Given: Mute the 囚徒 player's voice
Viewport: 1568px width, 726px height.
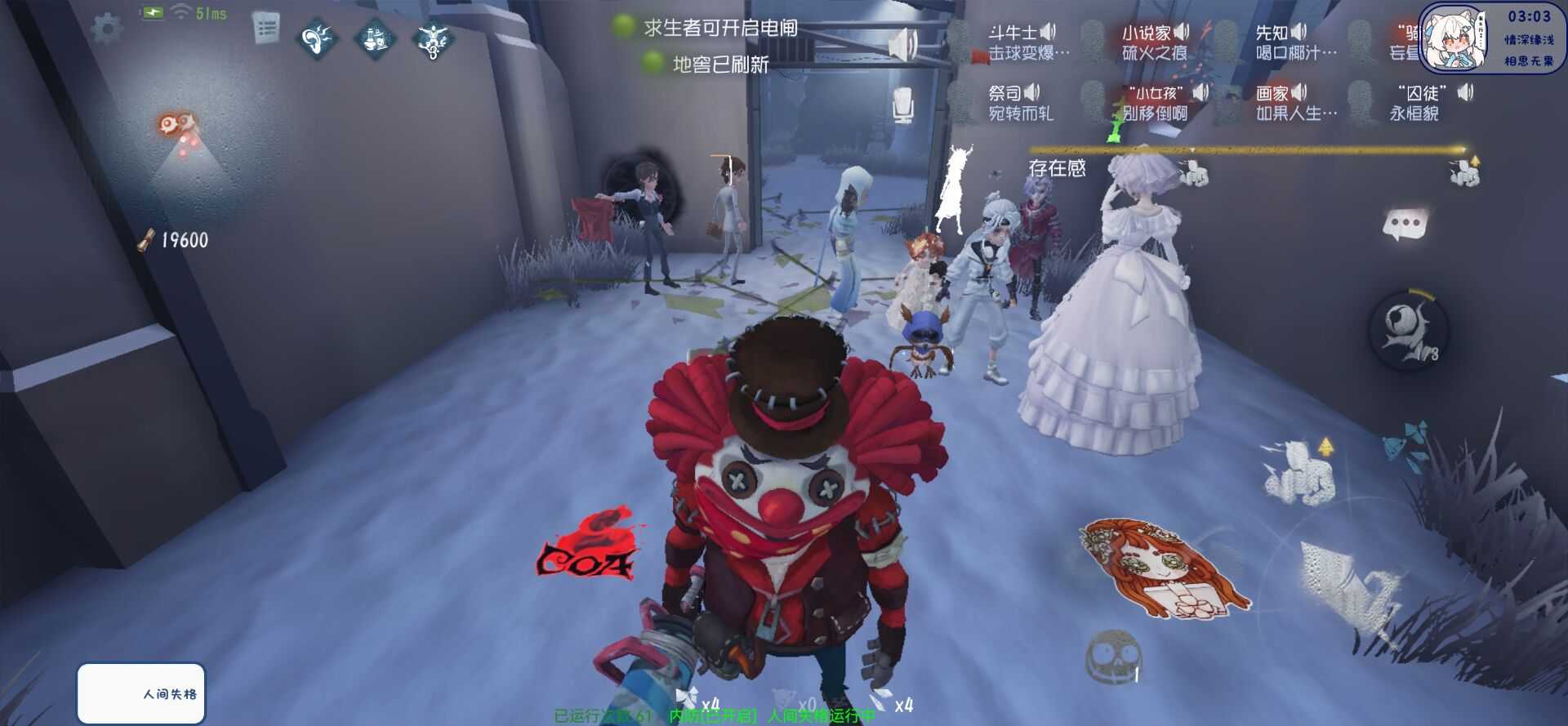Looking at the screenshot, I should pos(1464,92).
